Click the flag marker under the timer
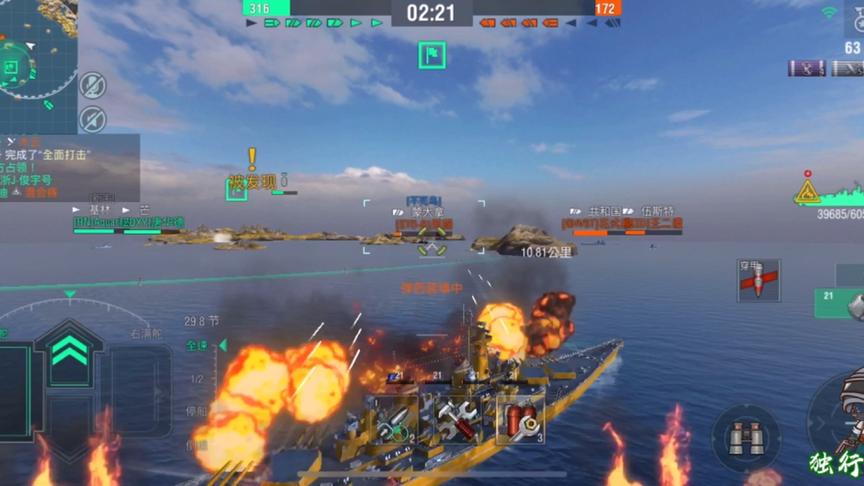Screen dimensions: 864x486 [432, 55]
